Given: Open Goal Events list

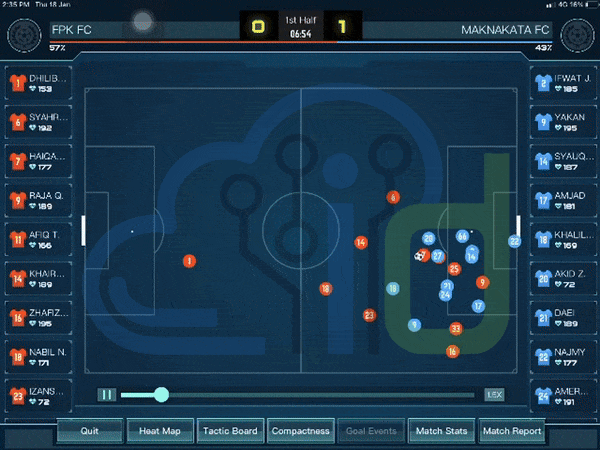Looking at the screenshot, I should pyautogui.click(x=371, y=432).
